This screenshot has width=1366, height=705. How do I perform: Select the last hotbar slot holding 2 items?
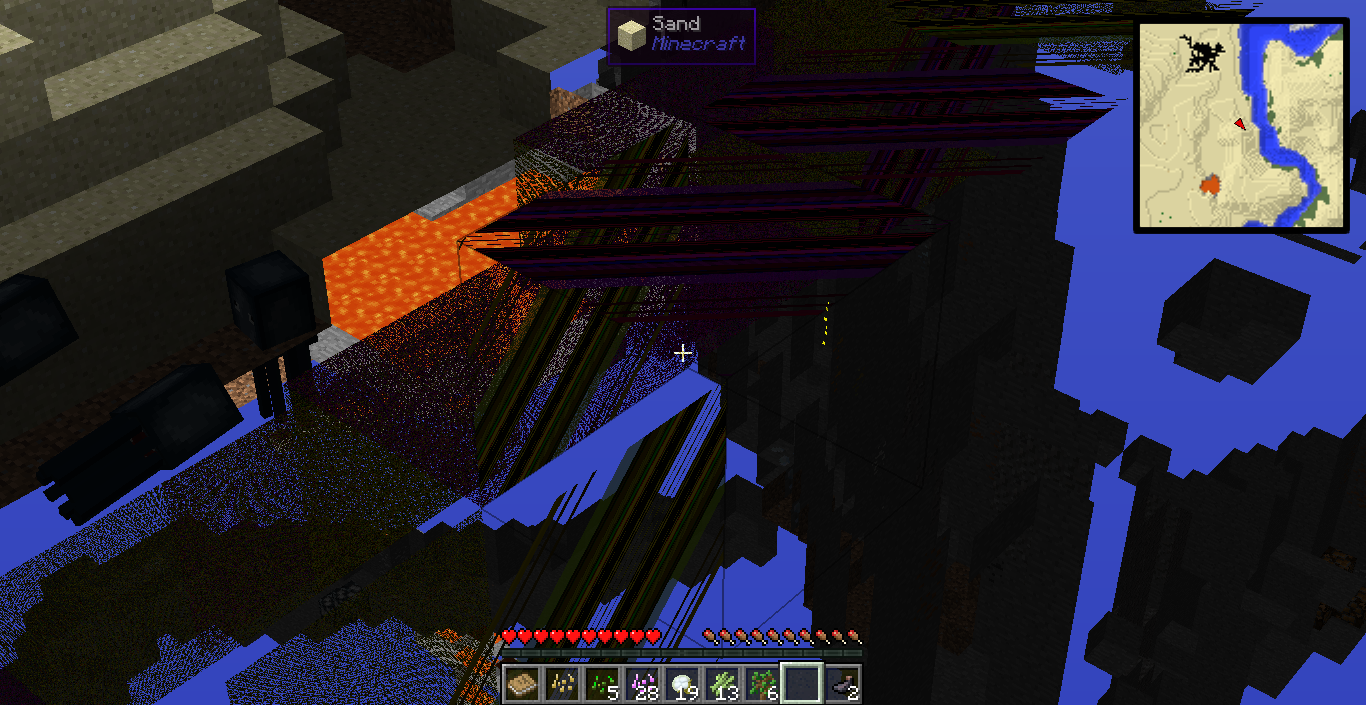click(842, 684)
